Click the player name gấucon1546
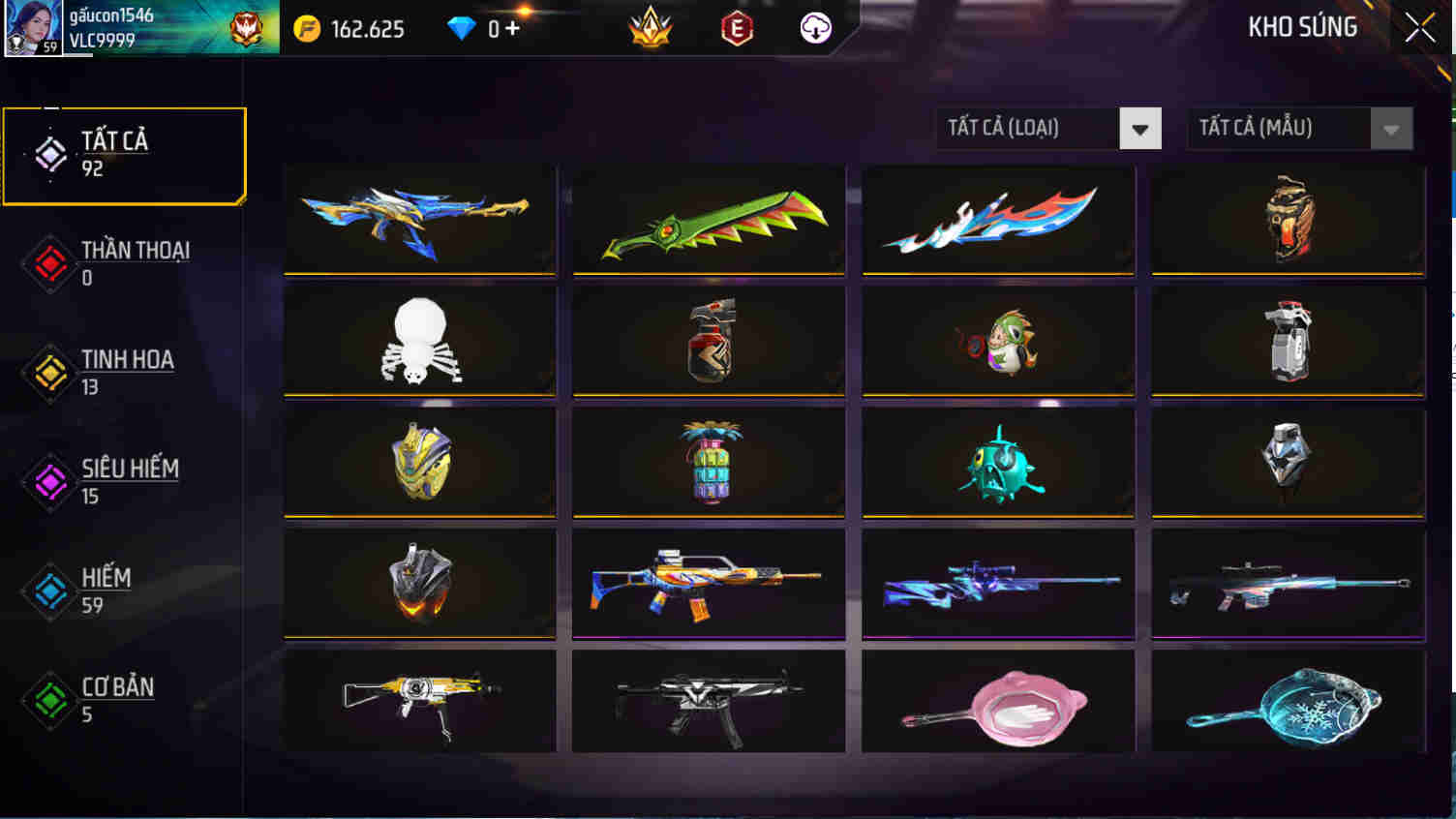The image size is (1456, 819). coord(113,15)
